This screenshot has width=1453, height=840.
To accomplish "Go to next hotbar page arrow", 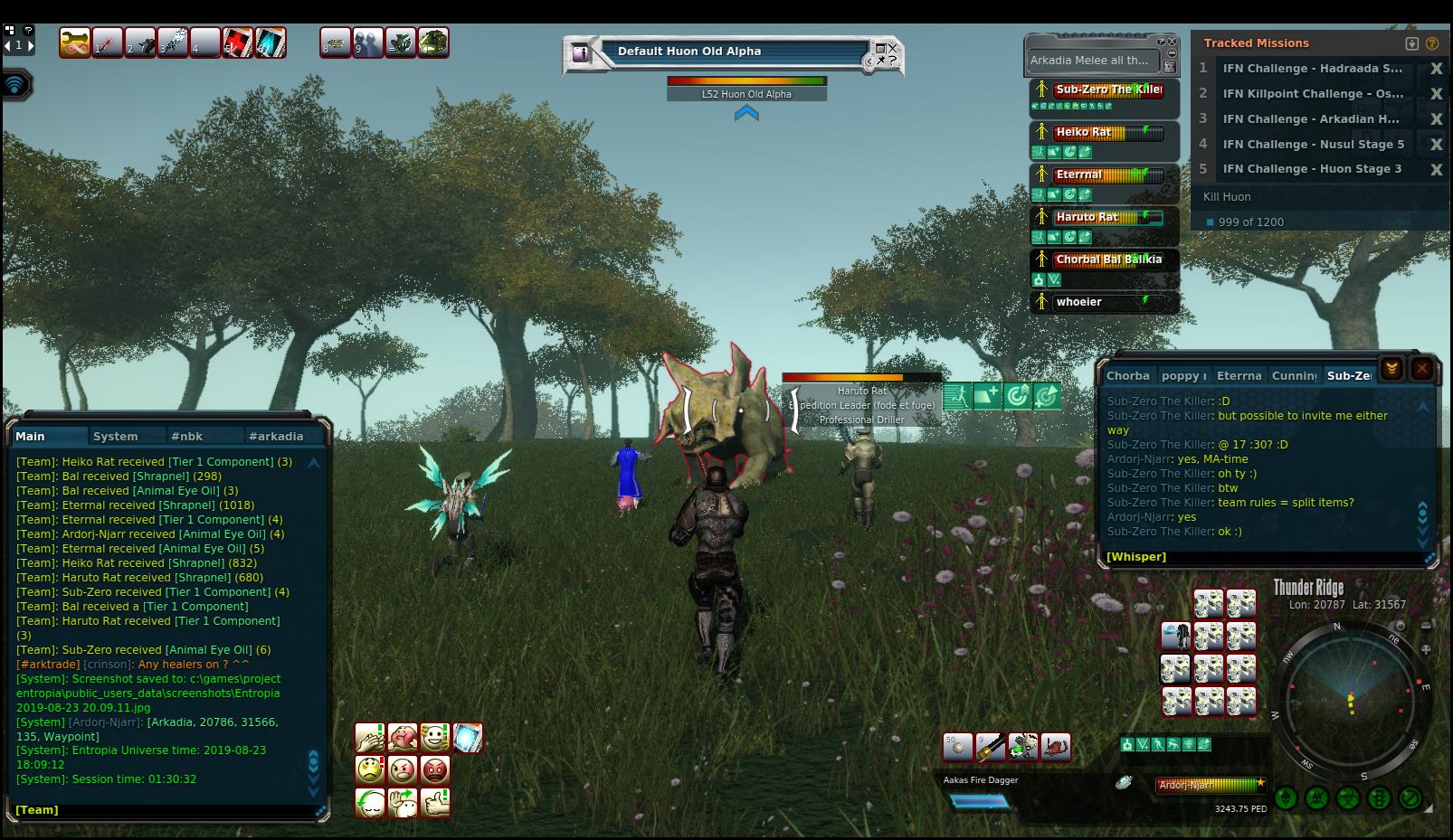I will coord(30,45).
